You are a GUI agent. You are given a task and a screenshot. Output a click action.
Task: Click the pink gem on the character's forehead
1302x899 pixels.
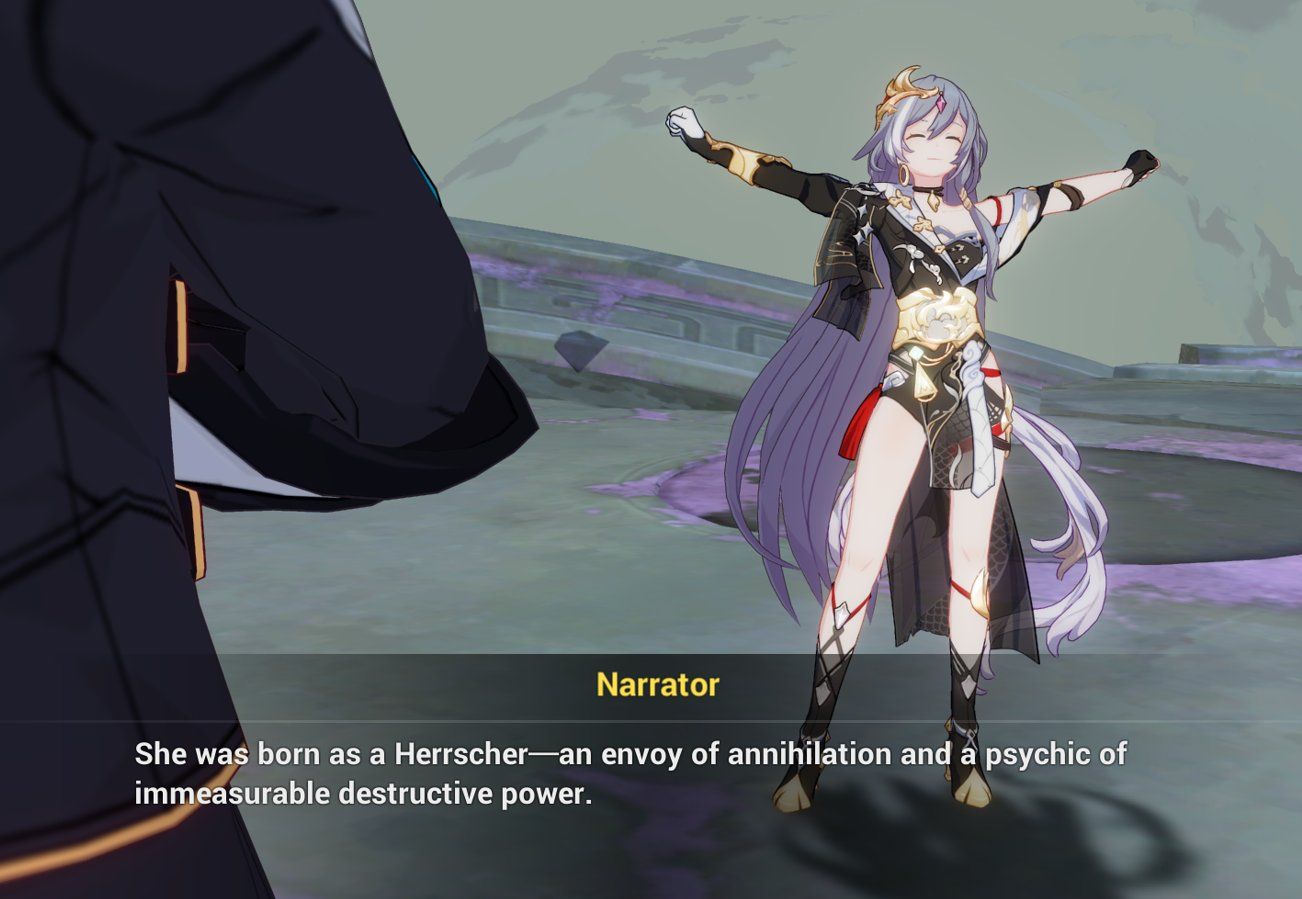click(939, 102)
